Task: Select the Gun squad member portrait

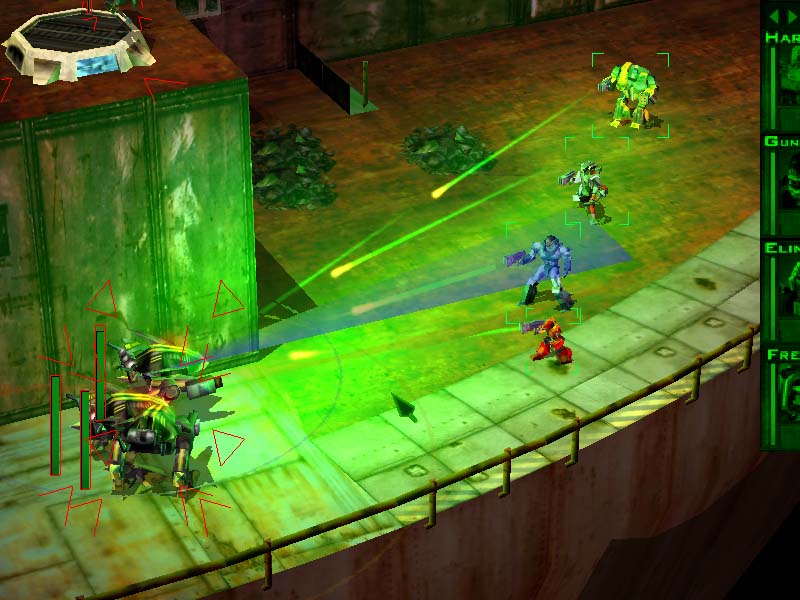Action: pos(788,190)
